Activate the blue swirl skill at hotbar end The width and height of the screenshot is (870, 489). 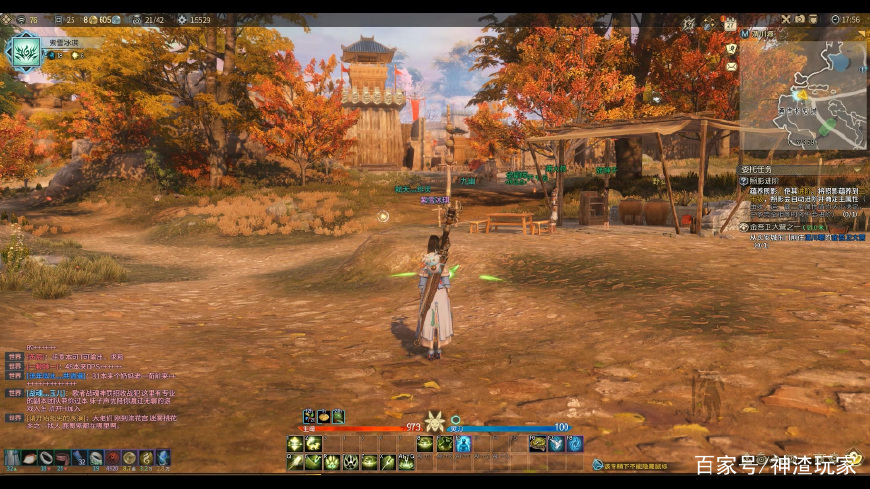pyautogui.click(x=575, y=443)
